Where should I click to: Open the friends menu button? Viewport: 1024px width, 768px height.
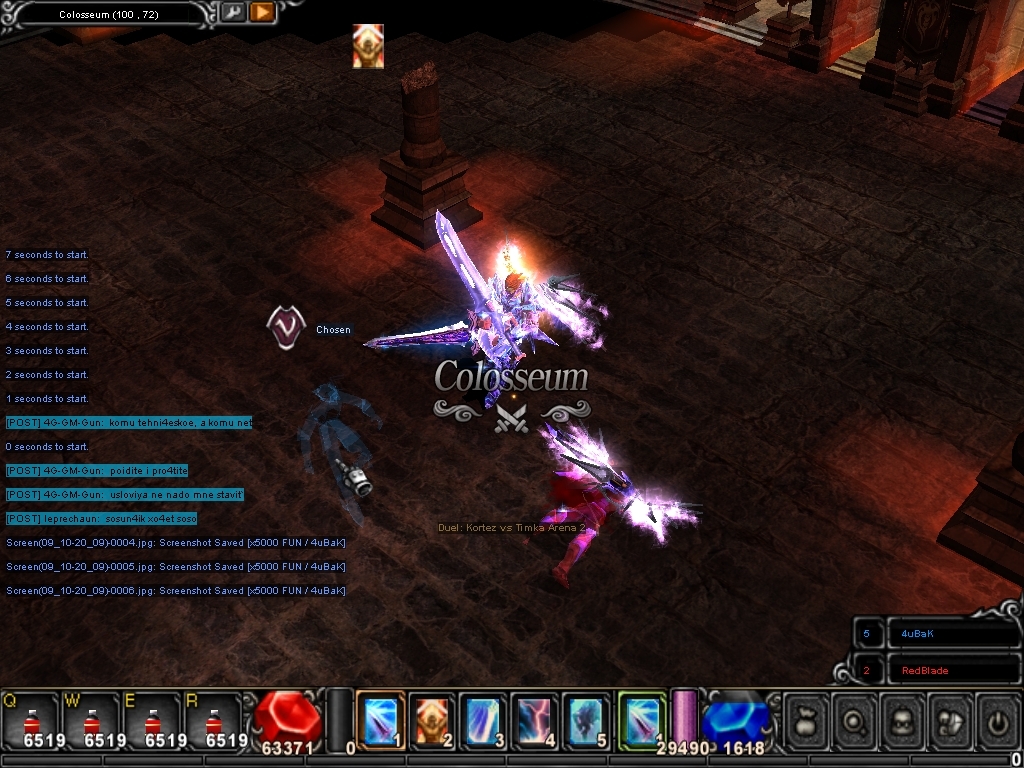tap(951, 720)
